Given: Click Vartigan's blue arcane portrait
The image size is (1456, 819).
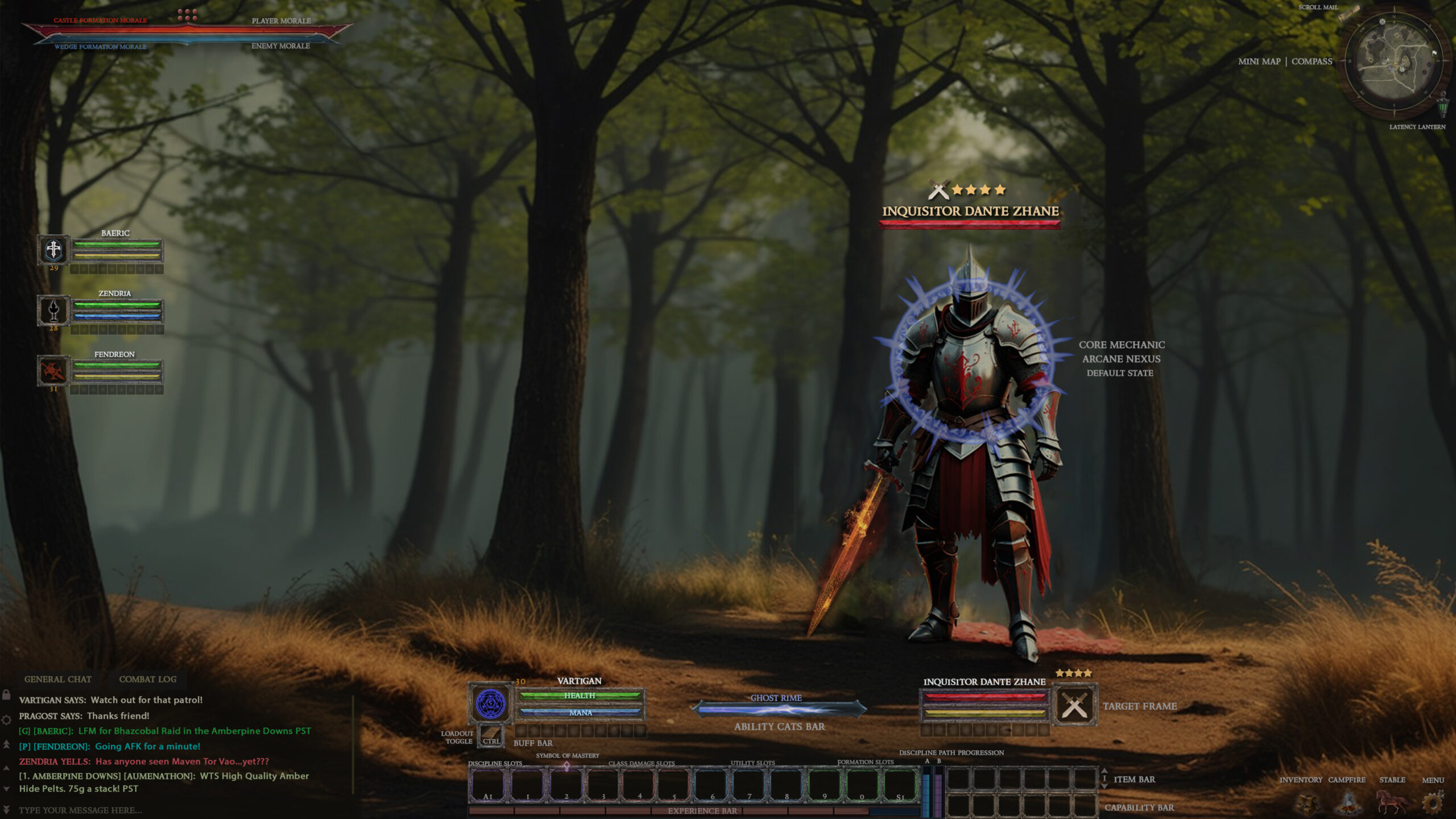Looking at the screenshot, I should tap(490, 704).
